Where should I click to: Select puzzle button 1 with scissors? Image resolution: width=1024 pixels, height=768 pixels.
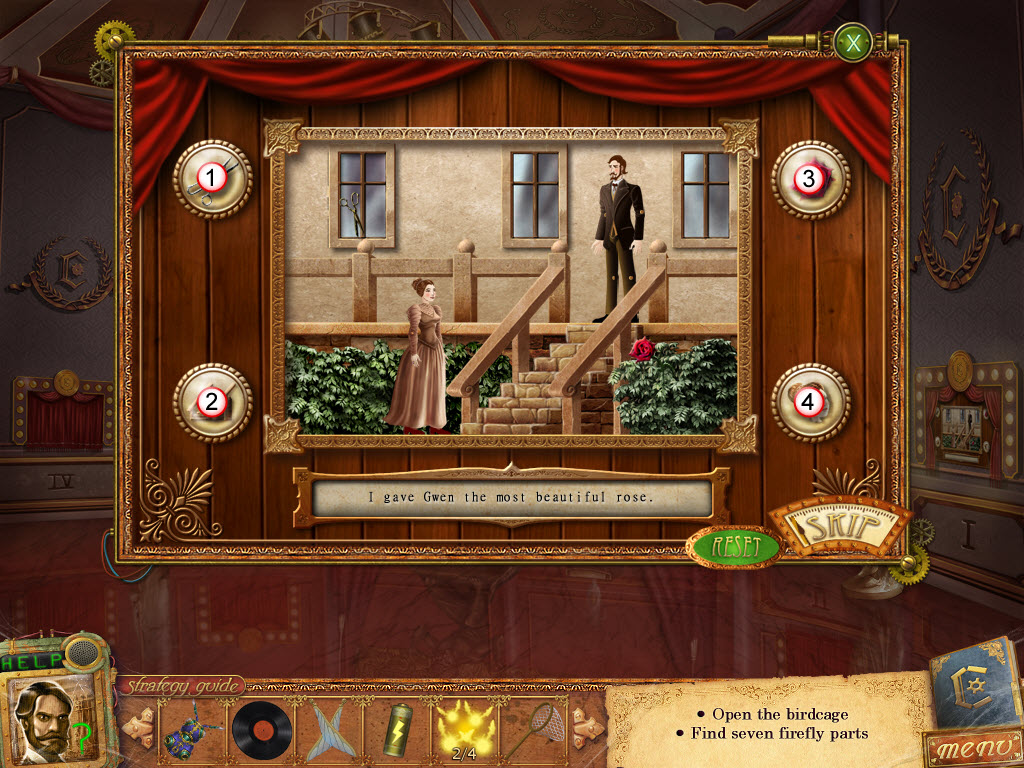[211, 179]
